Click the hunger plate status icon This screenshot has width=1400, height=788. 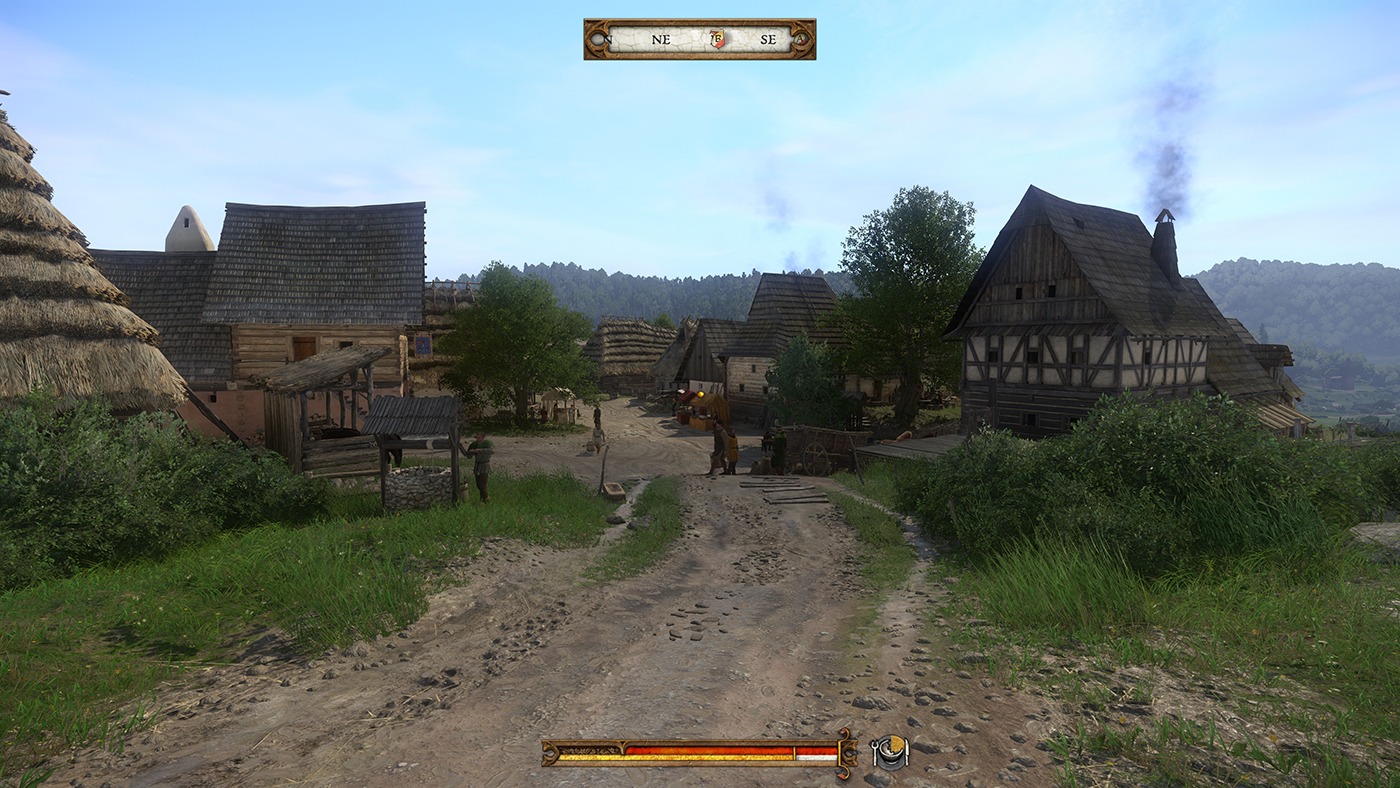click(889, 752)
